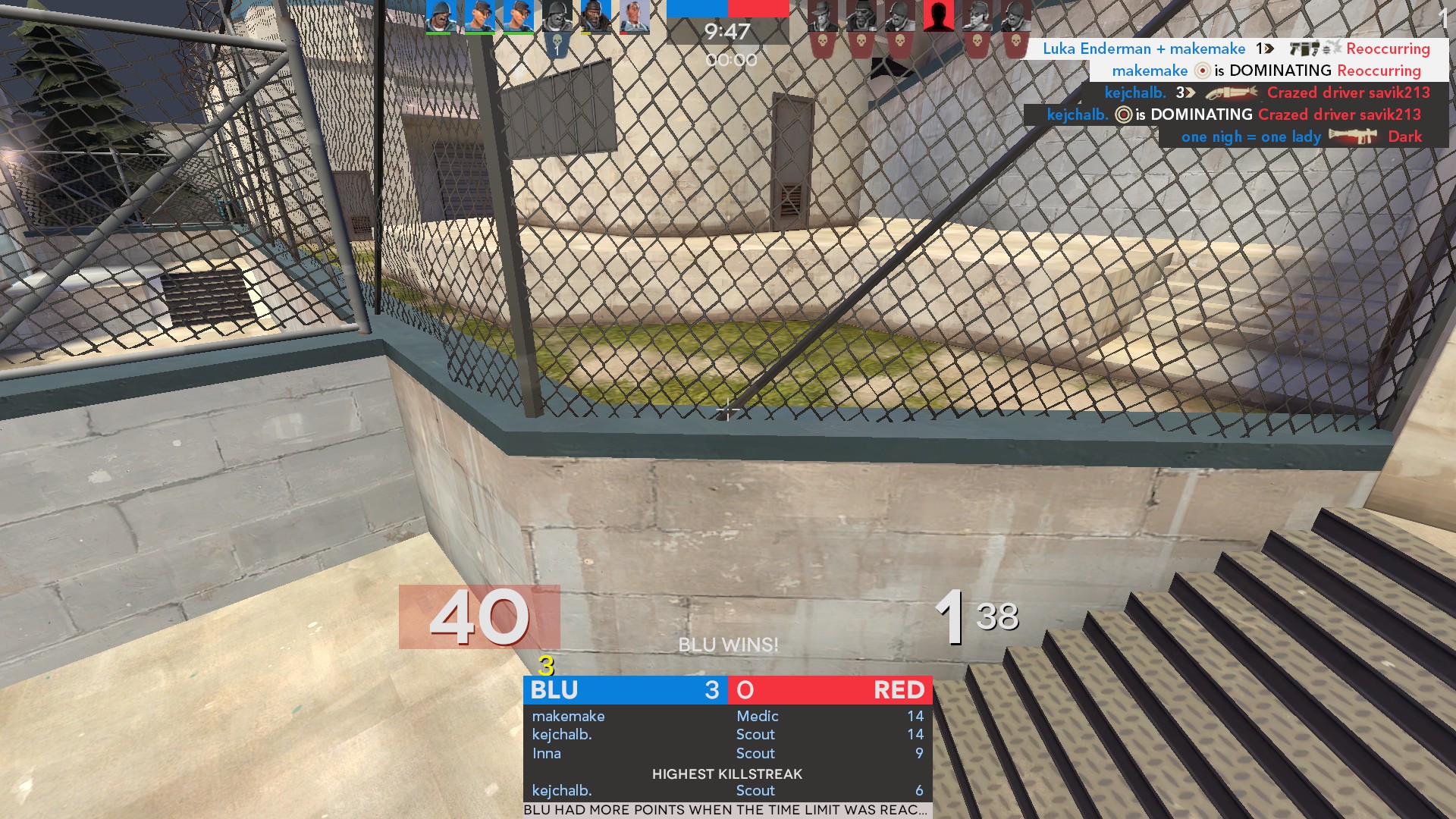Choose Inna's Scout row in the scoreboard

(x=727, y=753)
